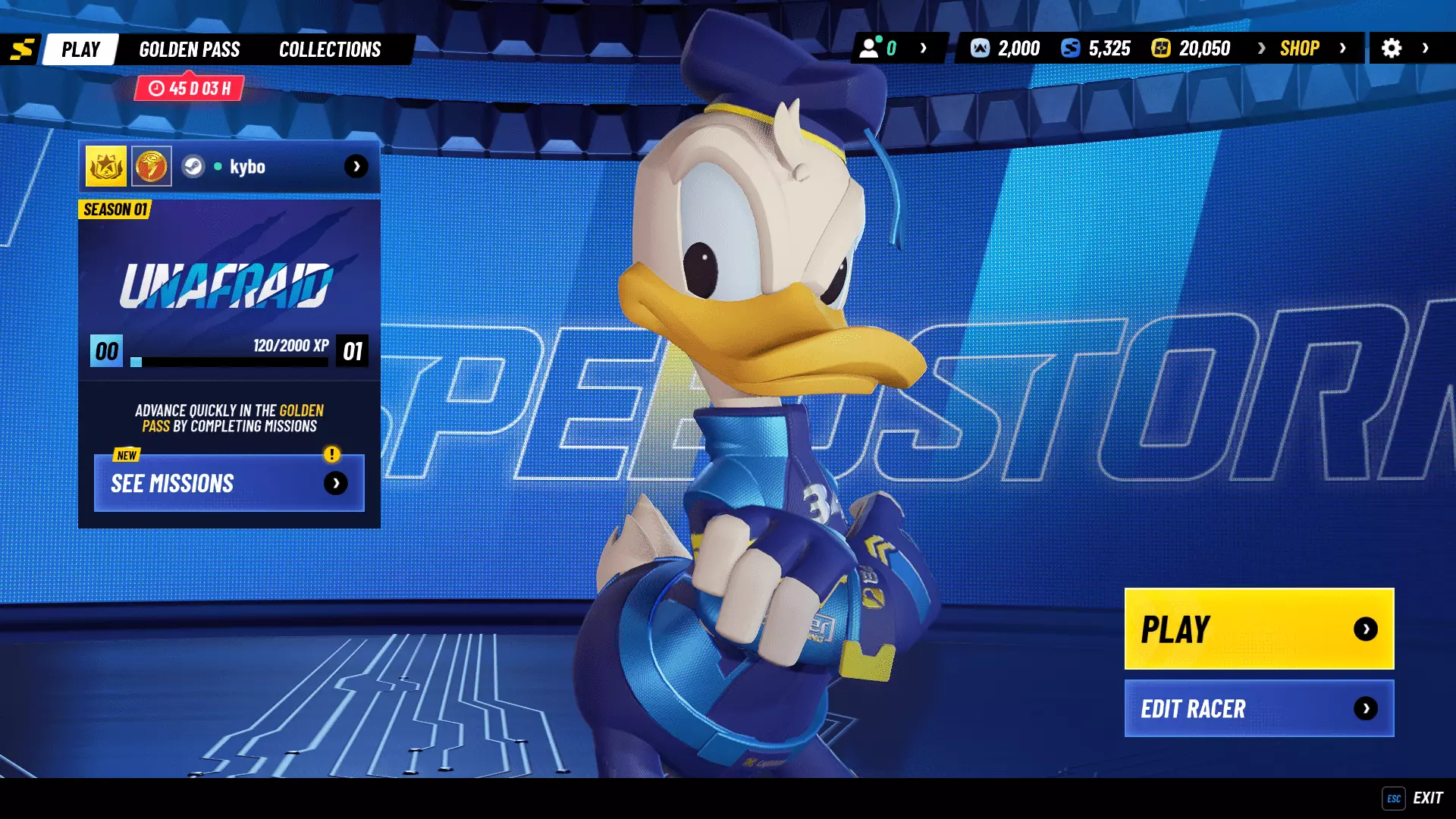This screenshot has width=1456, height=819.
Task: Open the friends list icon
Action: pos(870,49)
